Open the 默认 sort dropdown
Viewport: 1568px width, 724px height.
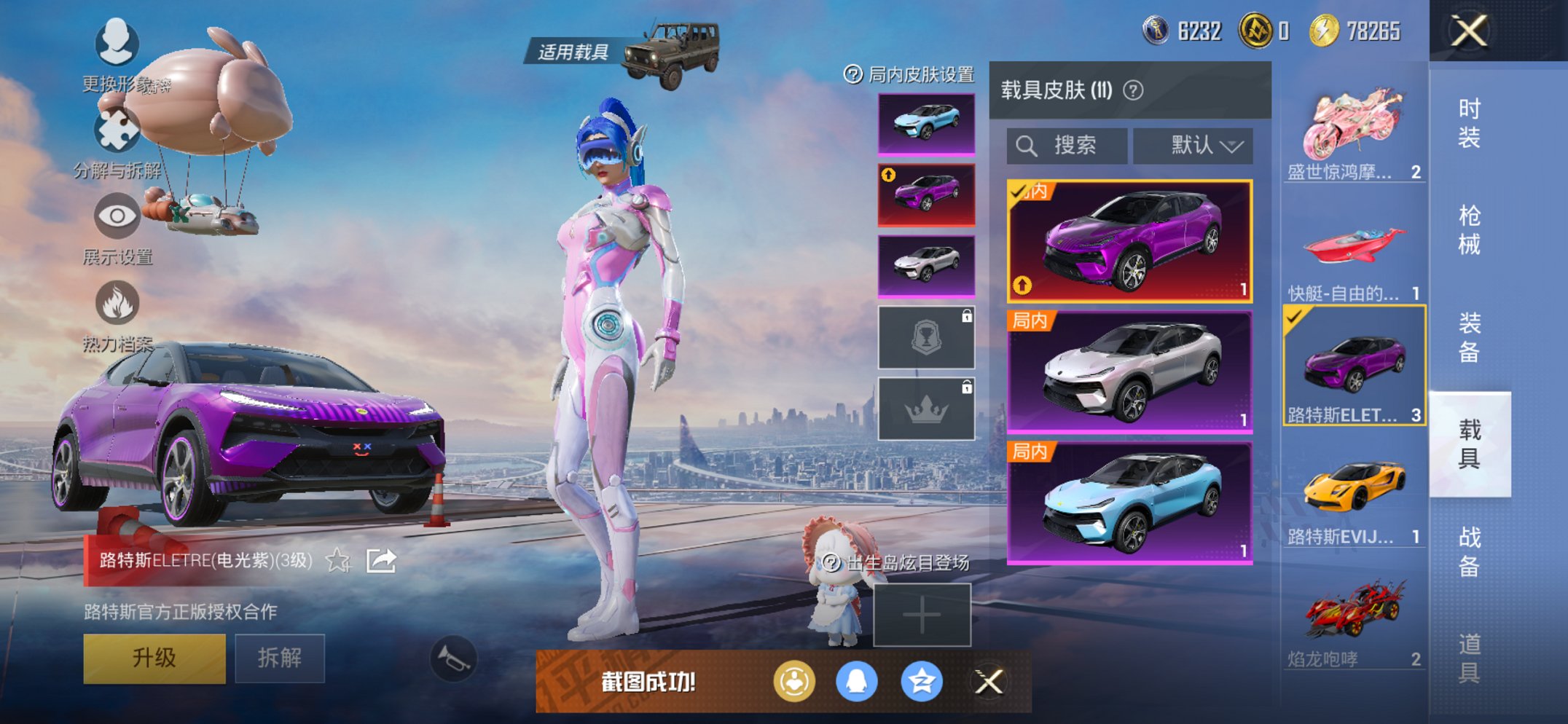[x=1193, y=145]
